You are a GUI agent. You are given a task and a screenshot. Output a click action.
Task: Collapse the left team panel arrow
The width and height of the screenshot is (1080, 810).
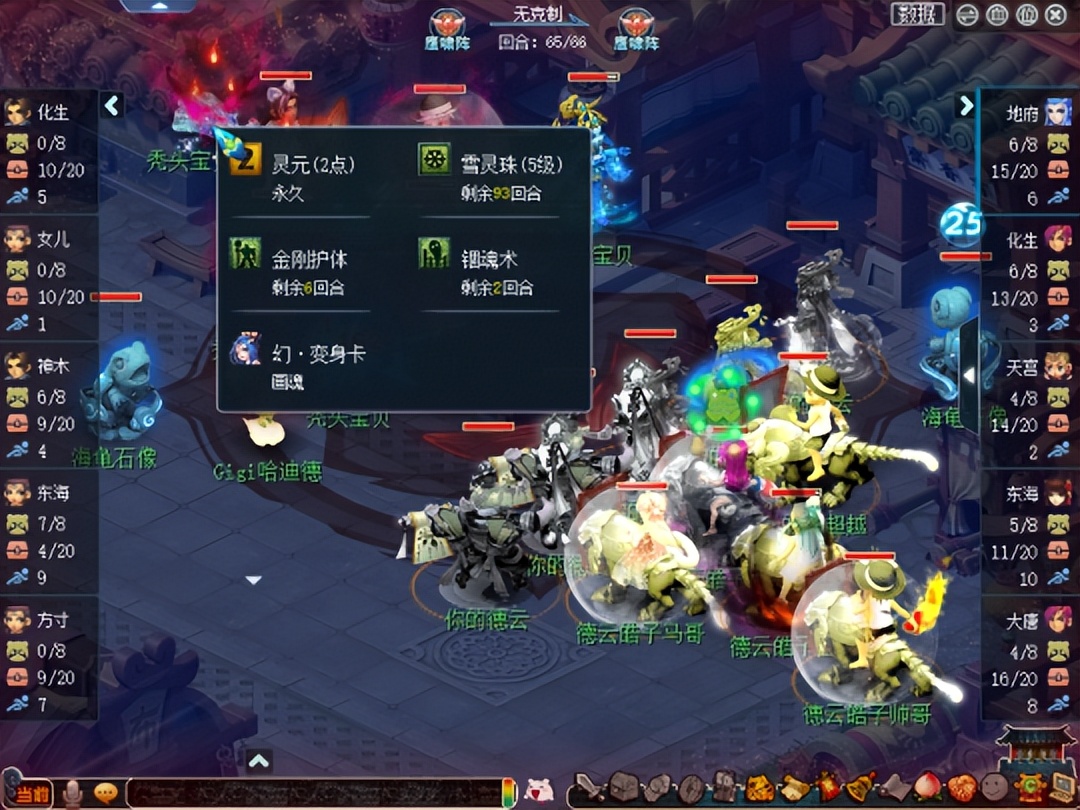[x=112, y=106]
